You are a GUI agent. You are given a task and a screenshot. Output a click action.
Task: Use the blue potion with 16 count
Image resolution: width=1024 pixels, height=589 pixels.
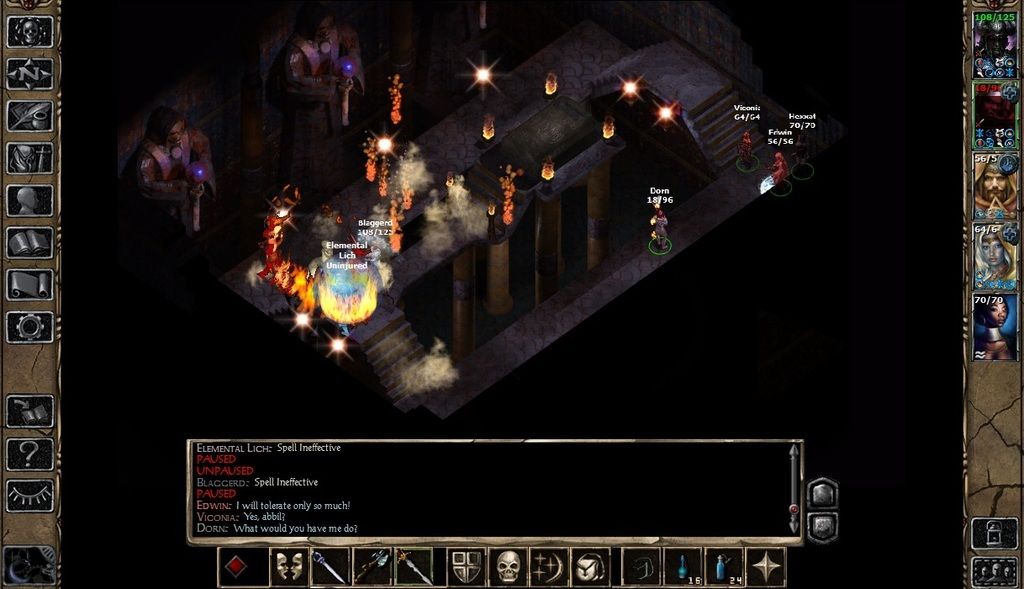click(683, 567)
